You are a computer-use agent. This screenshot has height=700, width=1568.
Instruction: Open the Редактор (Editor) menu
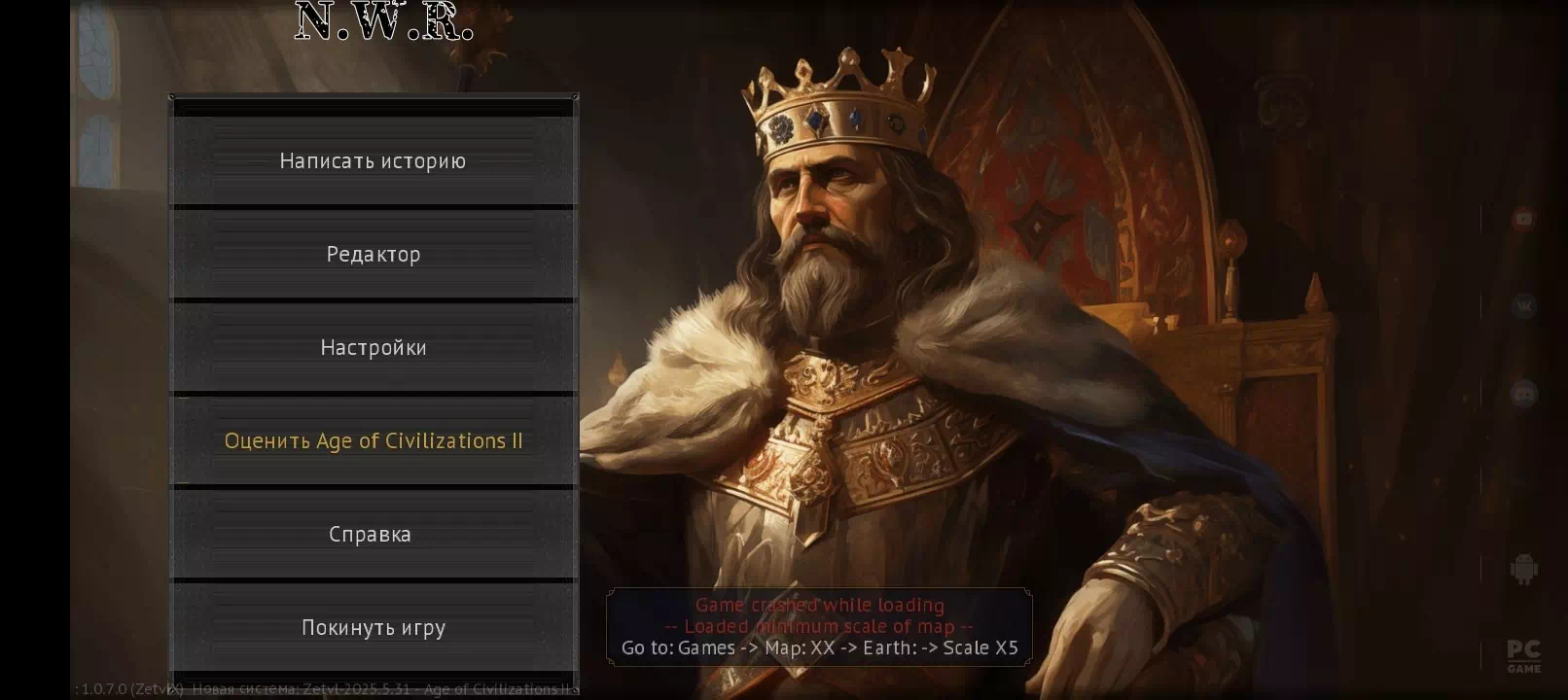pyautogui.click(x=374, y=255)
